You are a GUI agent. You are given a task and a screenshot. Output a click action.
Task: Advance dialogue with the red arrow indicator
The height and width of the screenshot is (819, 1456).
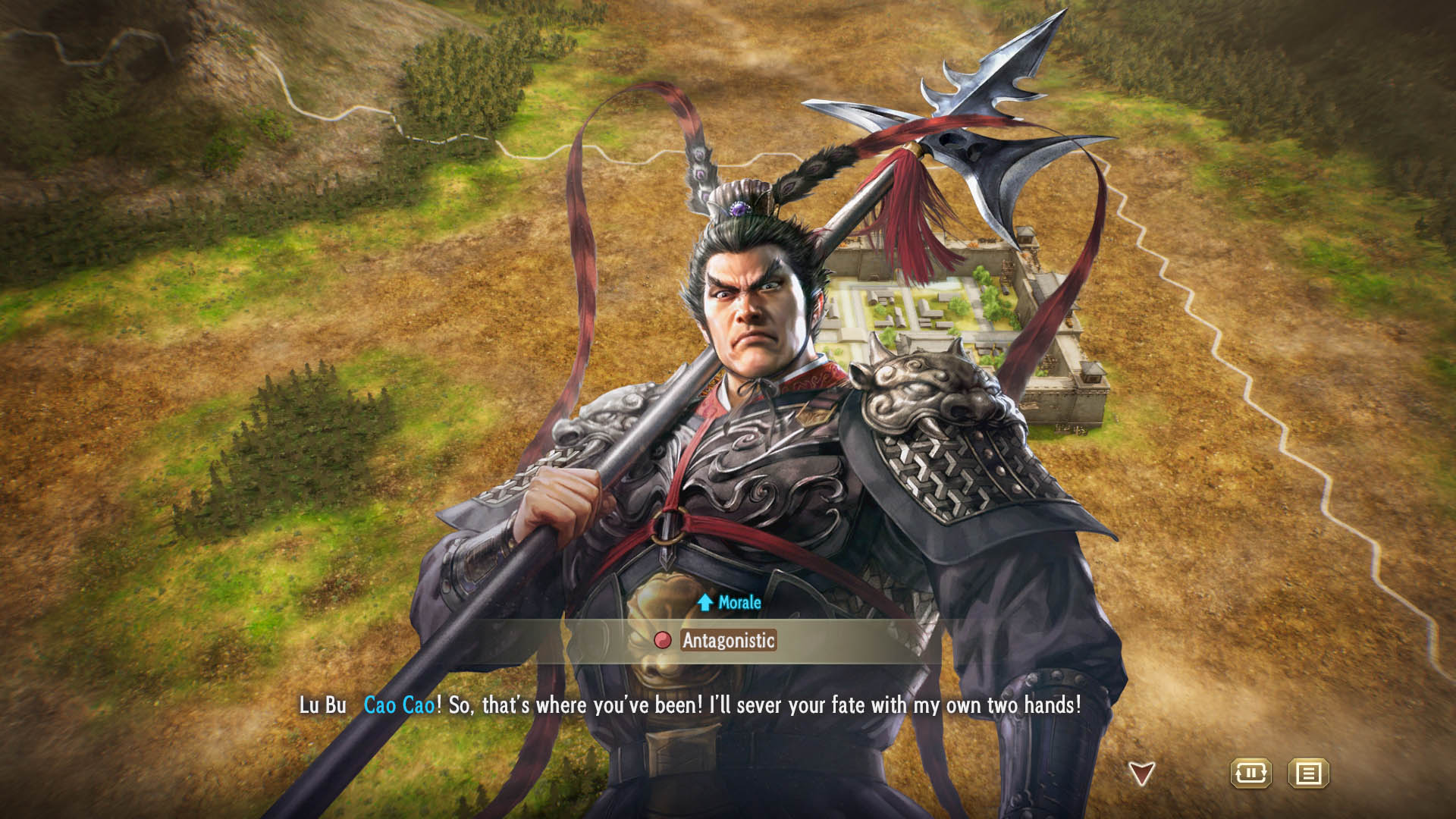[1141, 773]
